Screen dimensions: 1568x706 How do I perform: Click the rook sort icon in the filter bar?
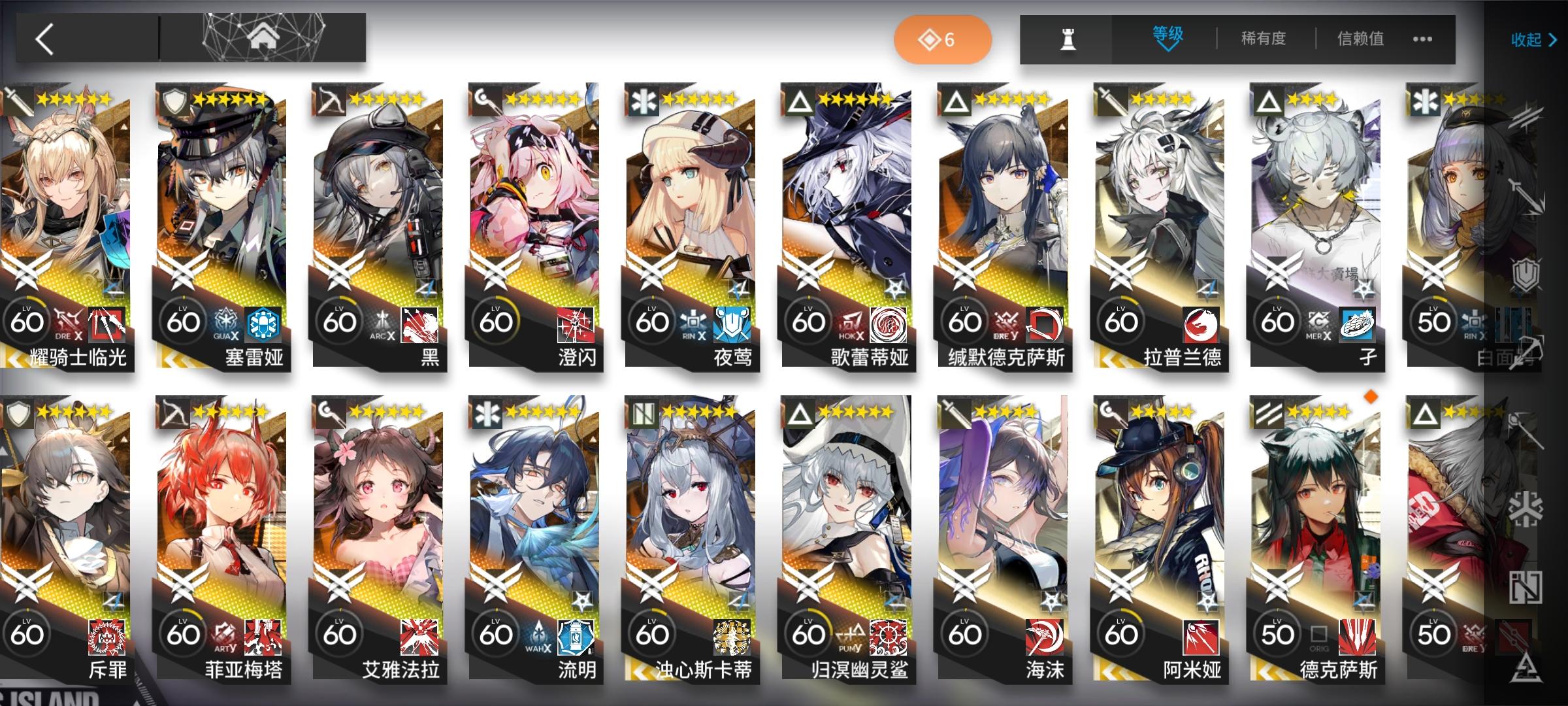pyautogui.click(x=1067, y=38)
